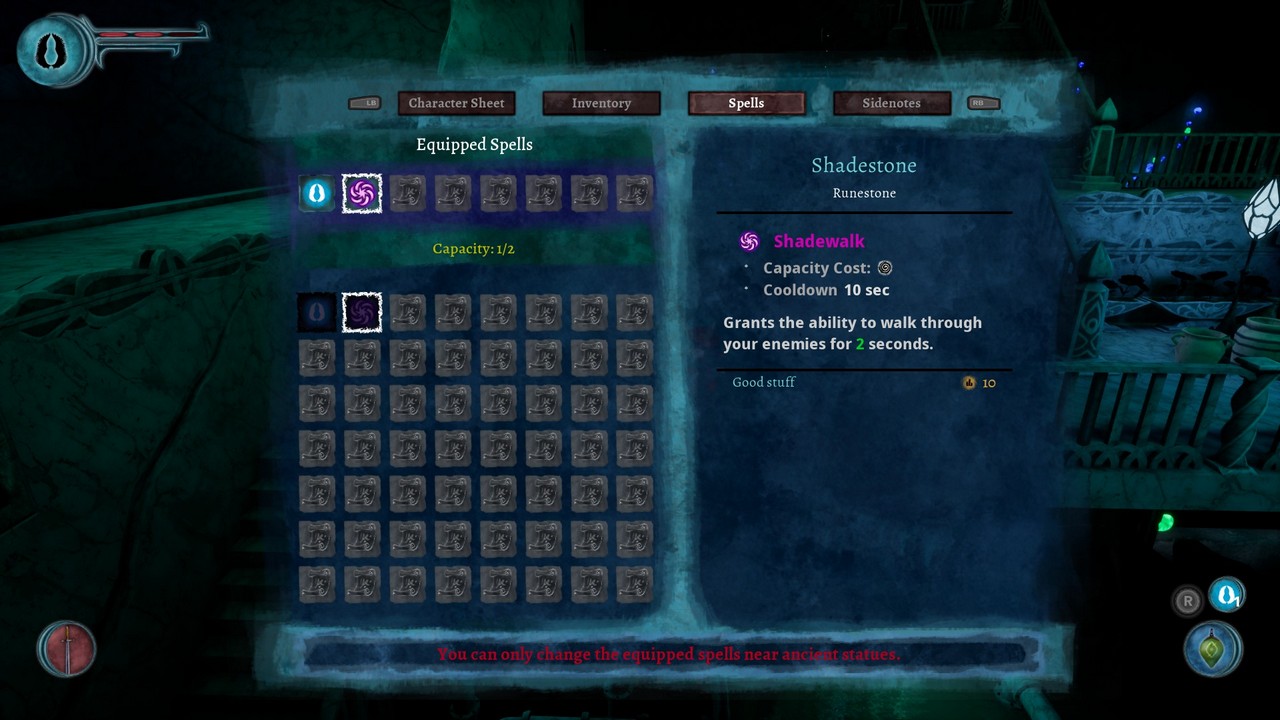1280x720 pixels.
Task: Select the equipped blue flame spell slot
Action: 317,193
